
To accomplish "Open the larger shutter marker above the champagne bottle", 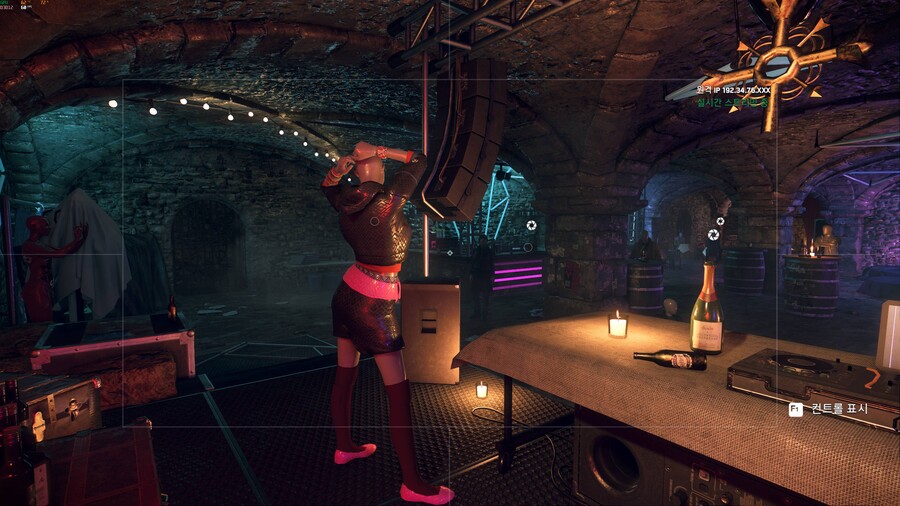I will tap(713, 235).
